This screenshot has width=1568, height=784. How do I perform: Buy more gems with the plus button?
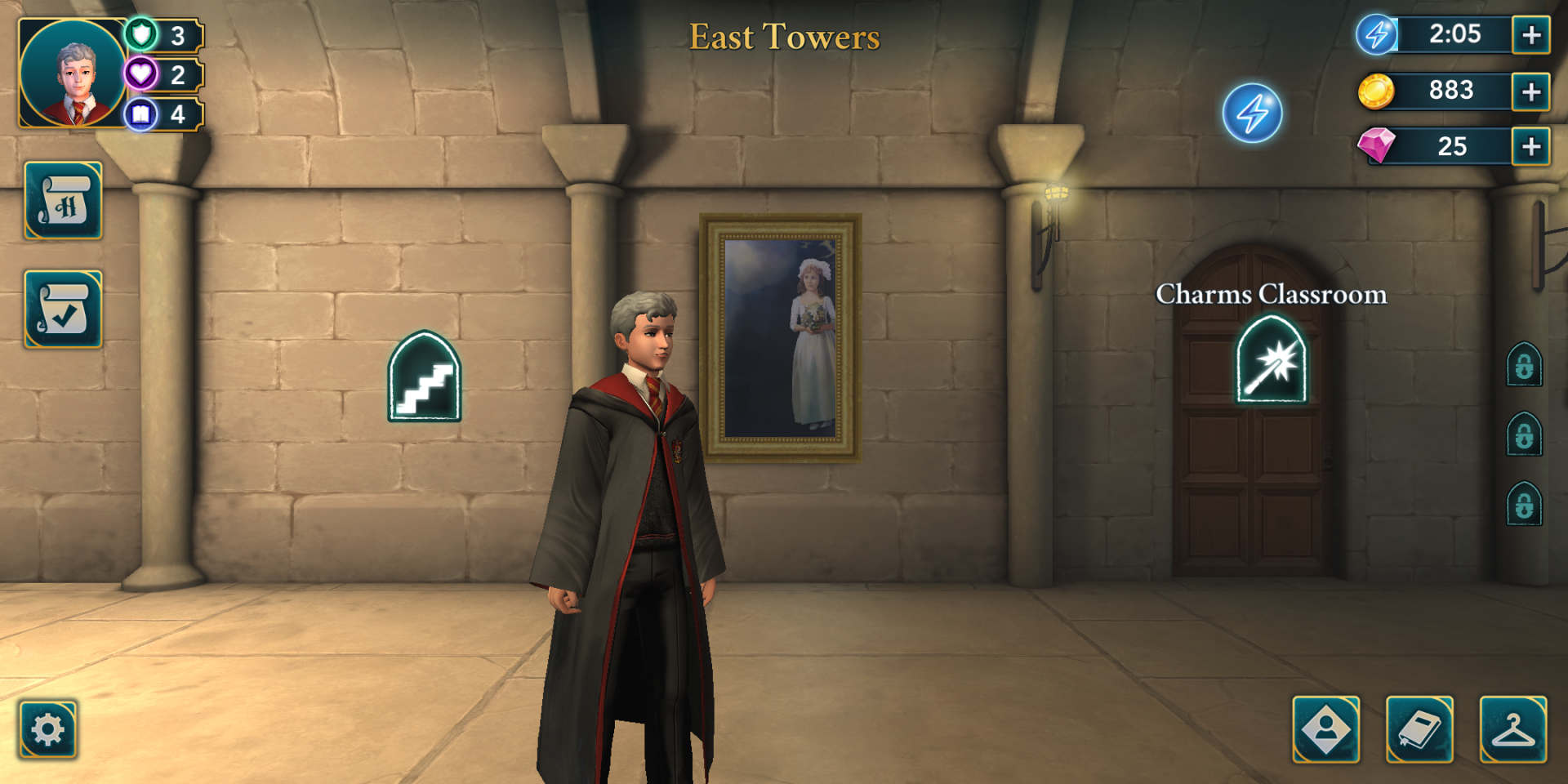(x=1531, y=147)
